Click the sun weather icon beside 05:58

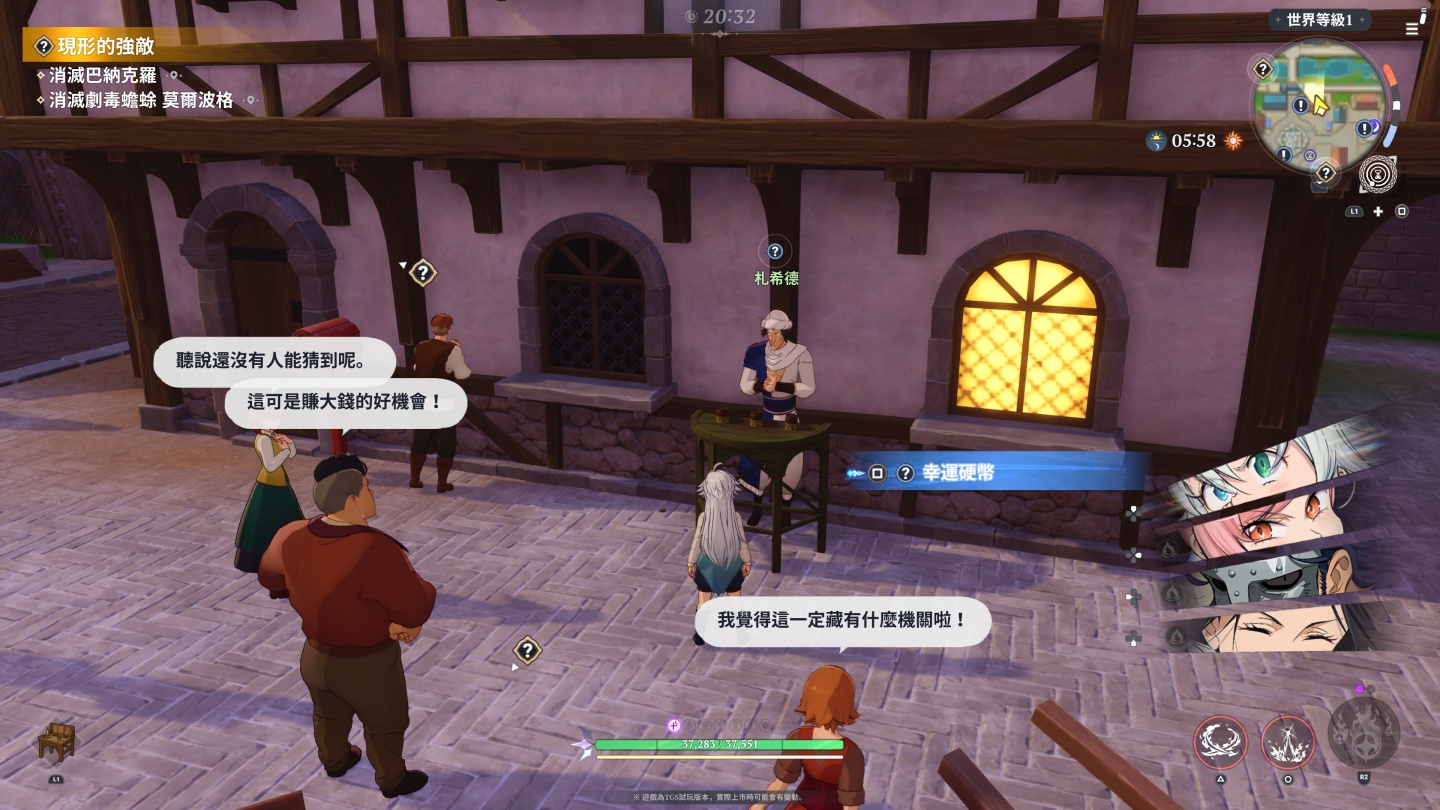pyautogui.click(x=1233, y=141)
